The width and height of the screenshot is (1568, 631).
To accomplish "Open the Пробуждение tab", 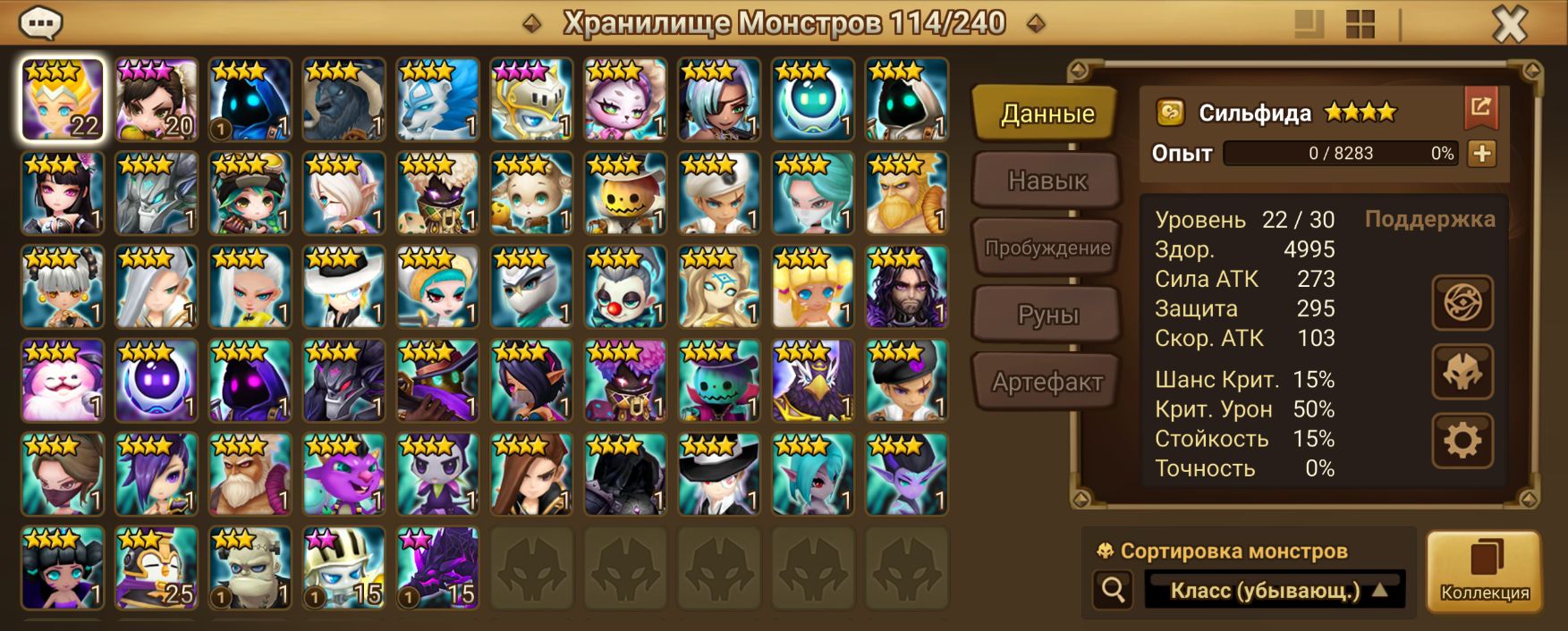I will click(1047, 248).
